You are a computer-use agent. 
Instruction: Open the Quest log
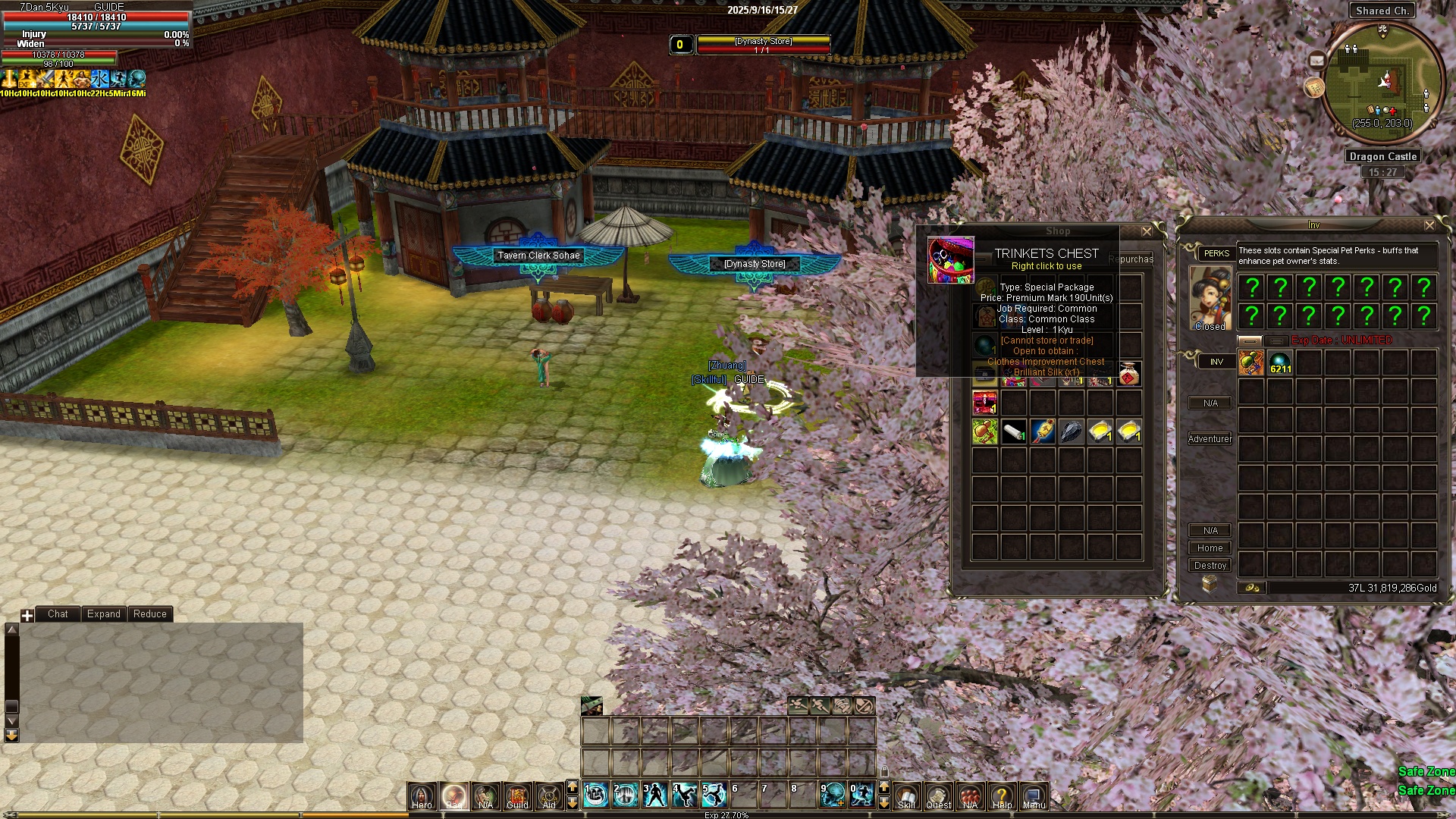[x=938, y=795]
